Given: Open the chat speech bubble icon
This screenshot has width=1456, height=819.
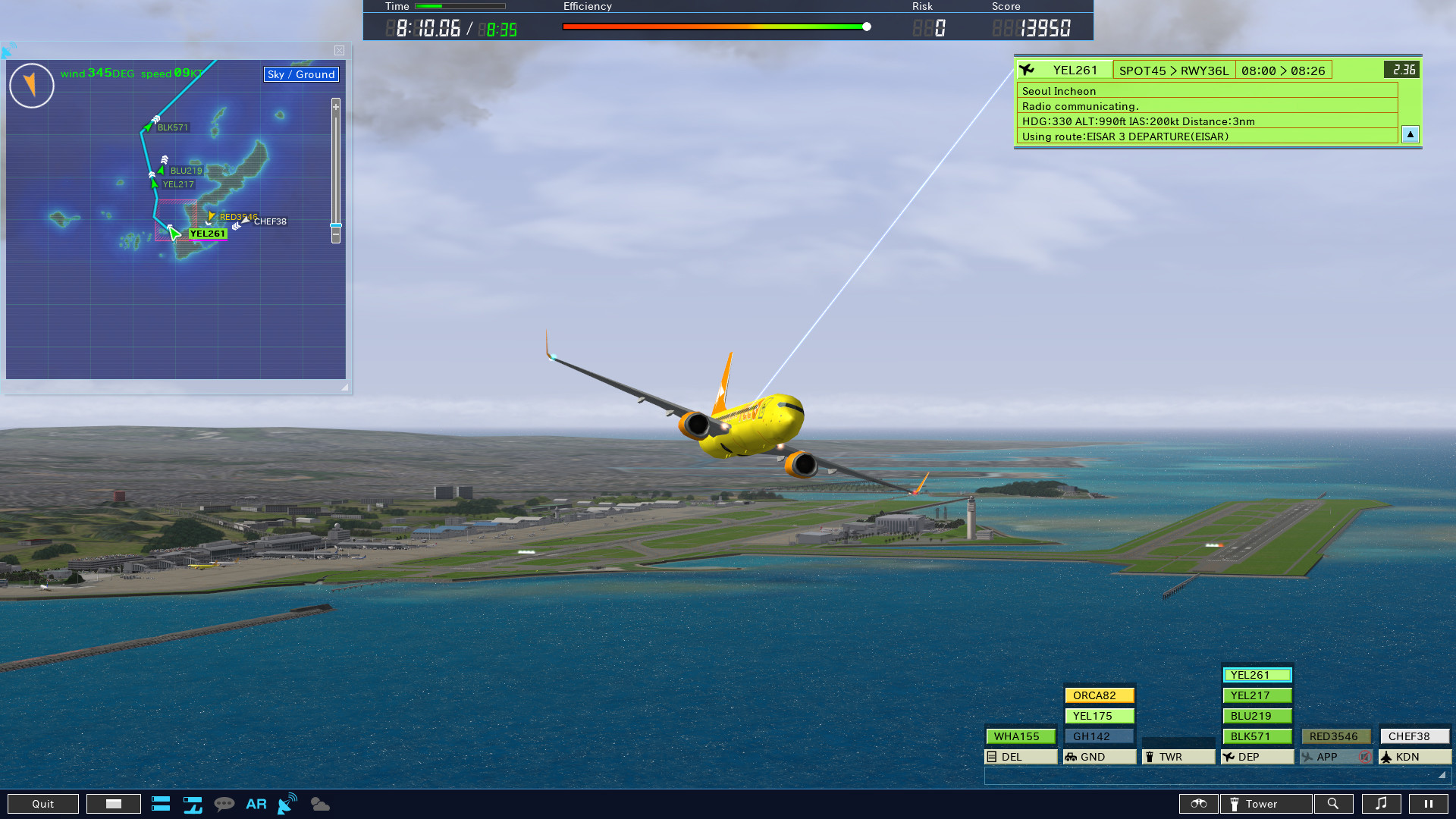Looking at the screenshot, I should [x=225, y=804].
